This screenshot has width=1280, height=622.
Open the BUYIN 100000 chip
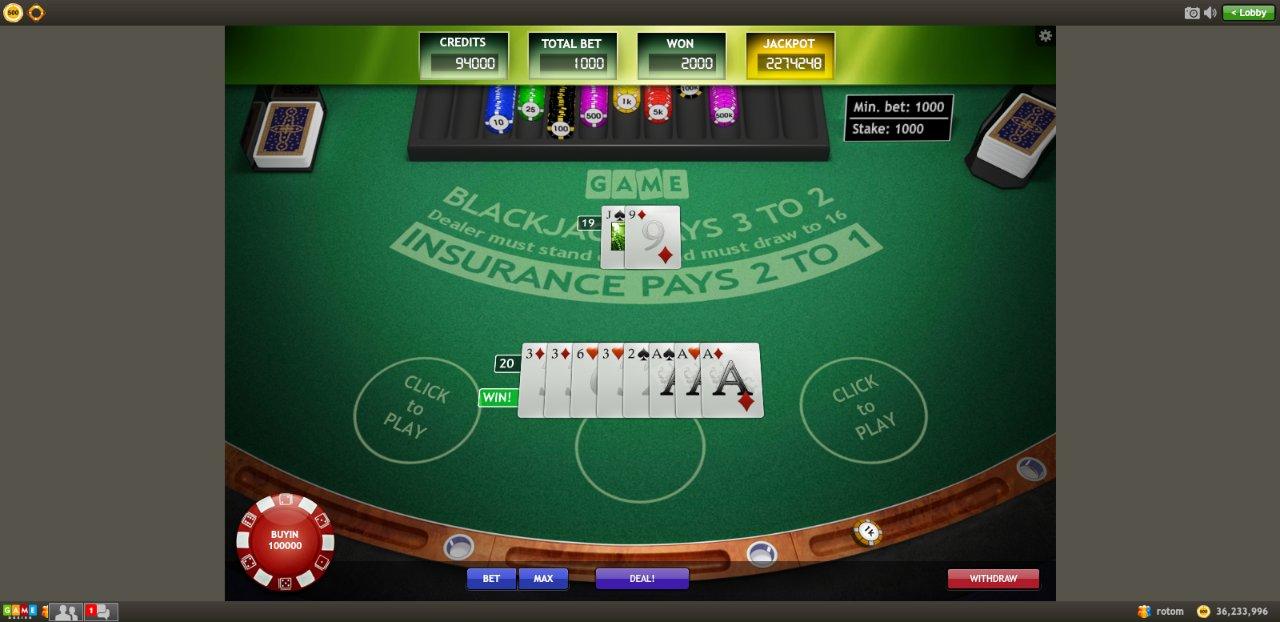285,541
